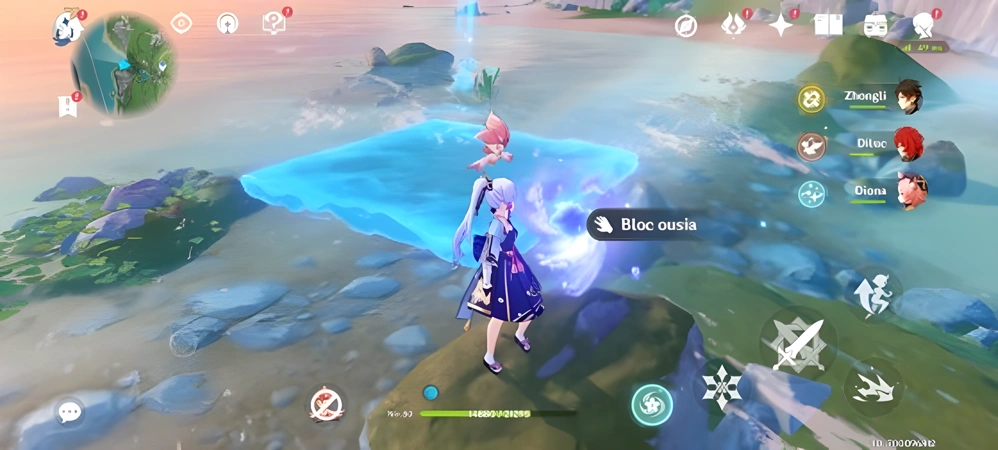Trigger the glowing swirl elemental burst
The height and width of the screenshot is (450, 998).
click(651, 404)
